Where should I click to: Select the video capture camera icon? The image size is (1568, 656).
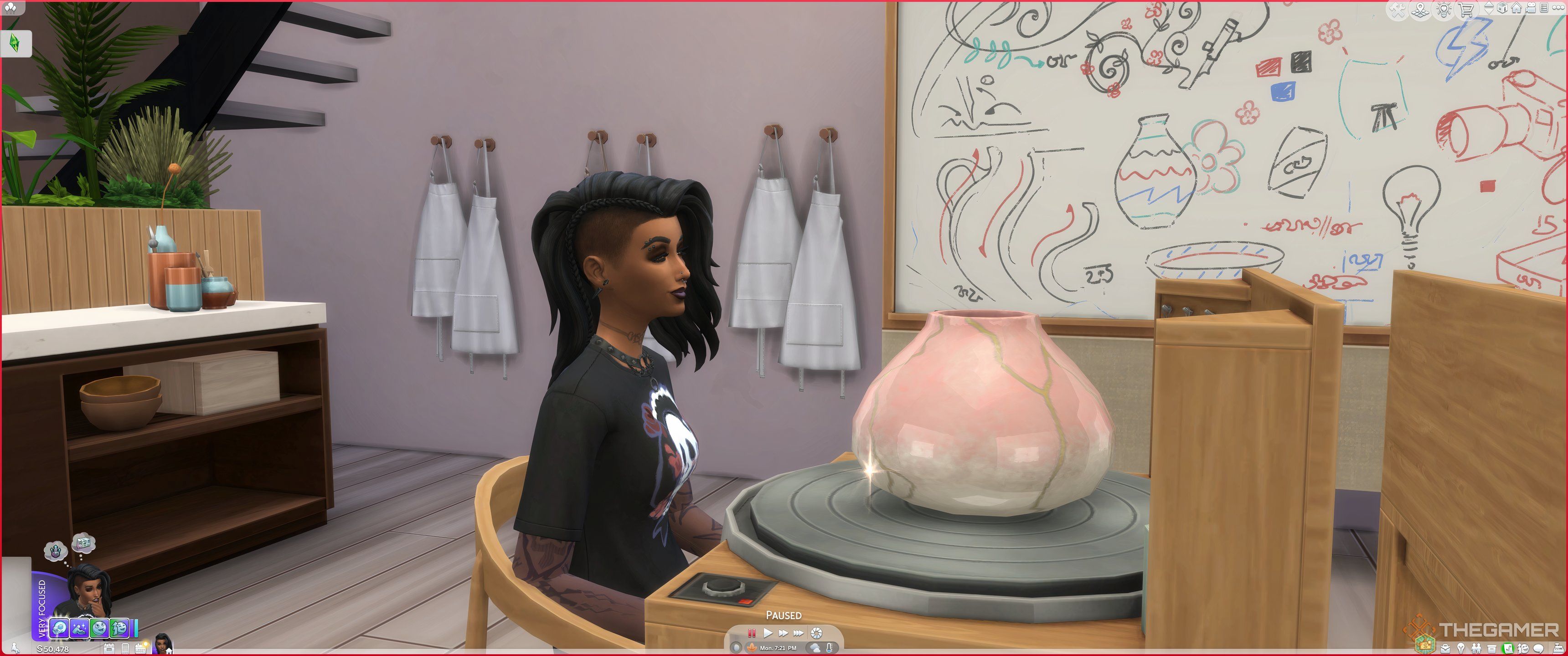[x=1530, y=8]
